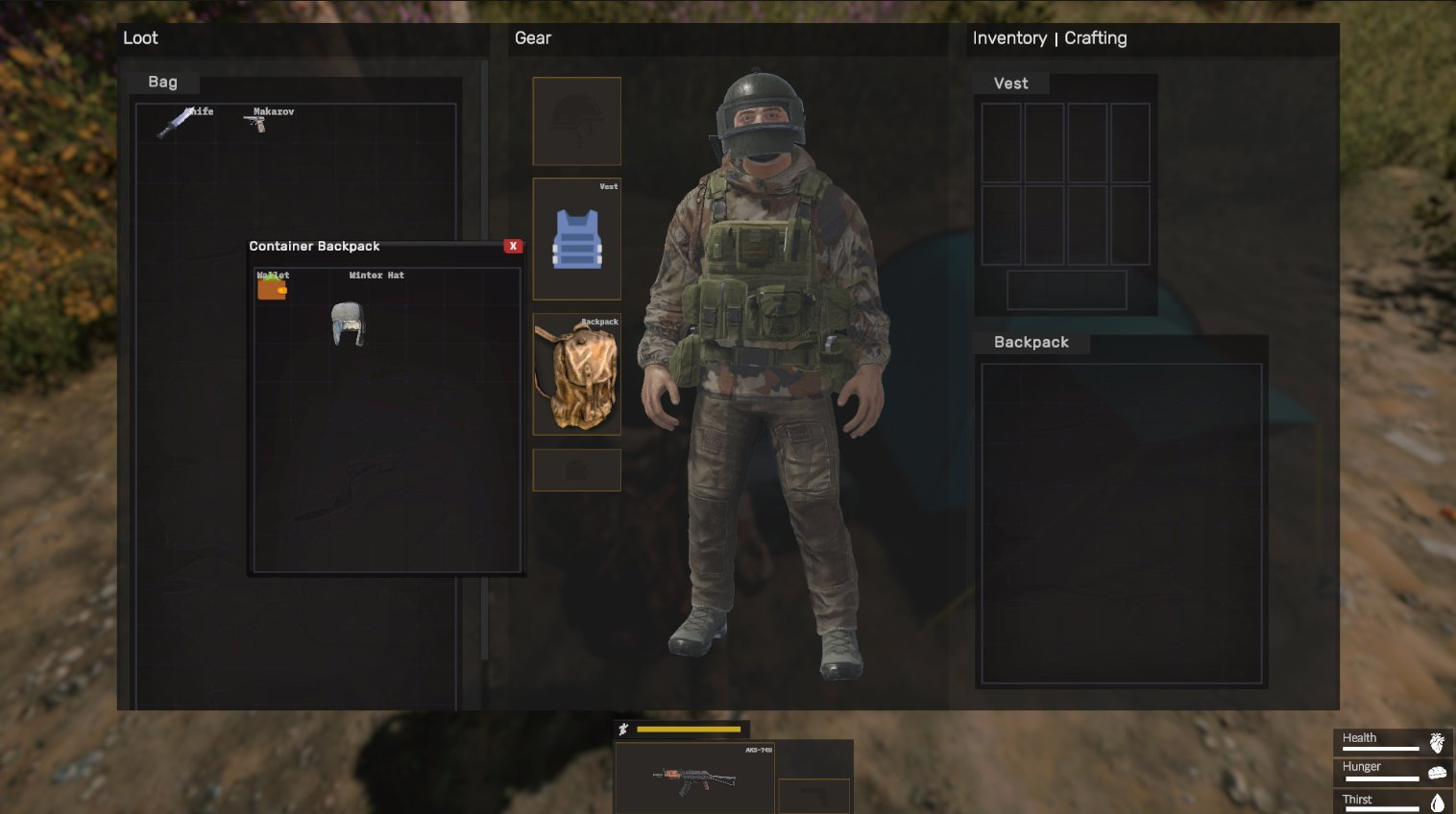The width and height of the screenshot is (1456, 814).
Task: Switch to the Crafting tab
Action: click(x=1096, y=38)
